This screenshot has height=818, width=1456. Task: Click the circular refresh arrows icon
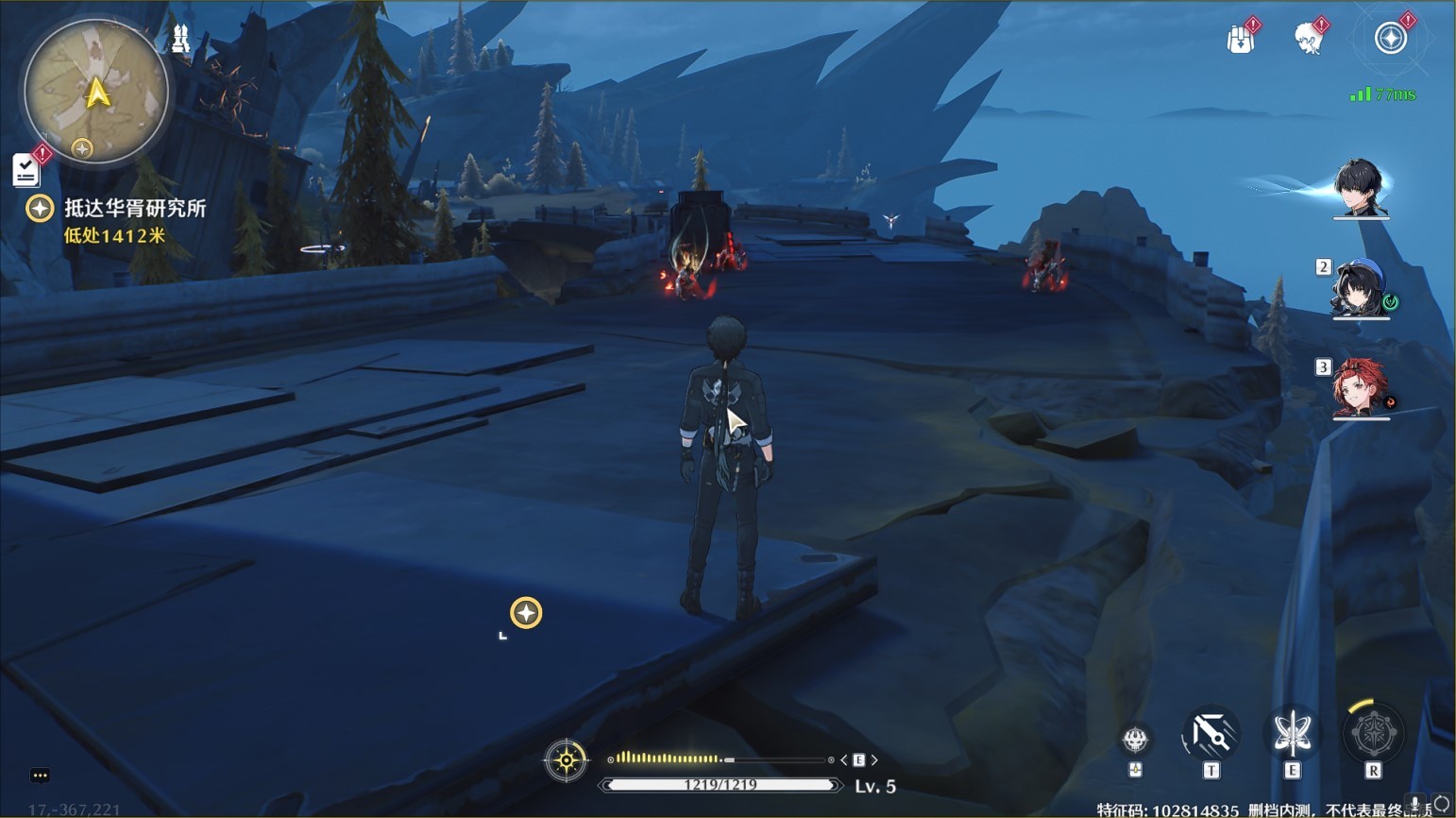(1441, 805)
